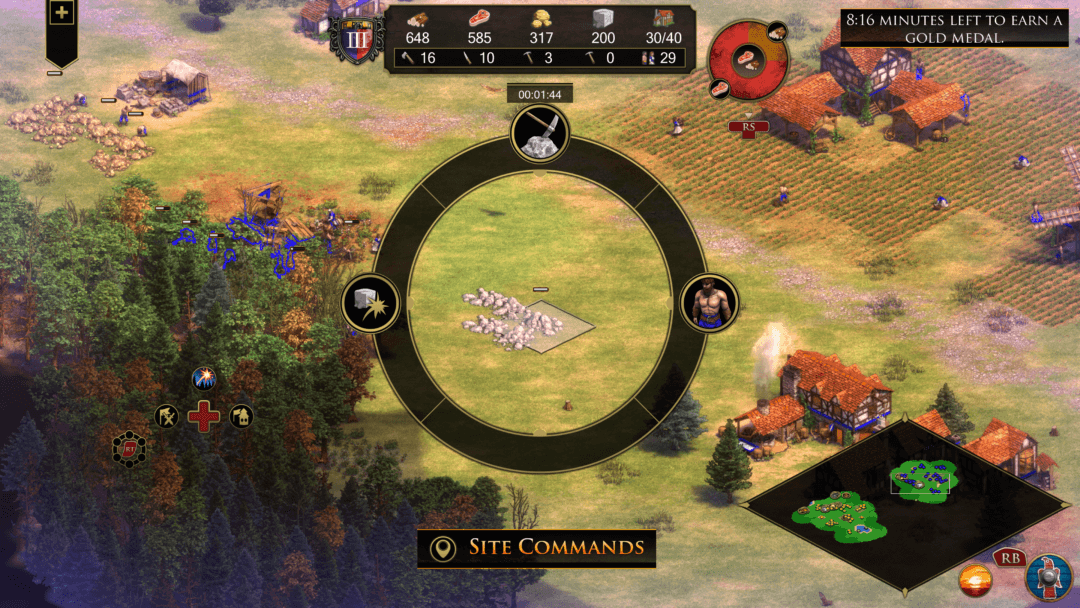Click the red cross d-pad selector
The height and width of the screenshot is (608, 1080).
point(204,416)
